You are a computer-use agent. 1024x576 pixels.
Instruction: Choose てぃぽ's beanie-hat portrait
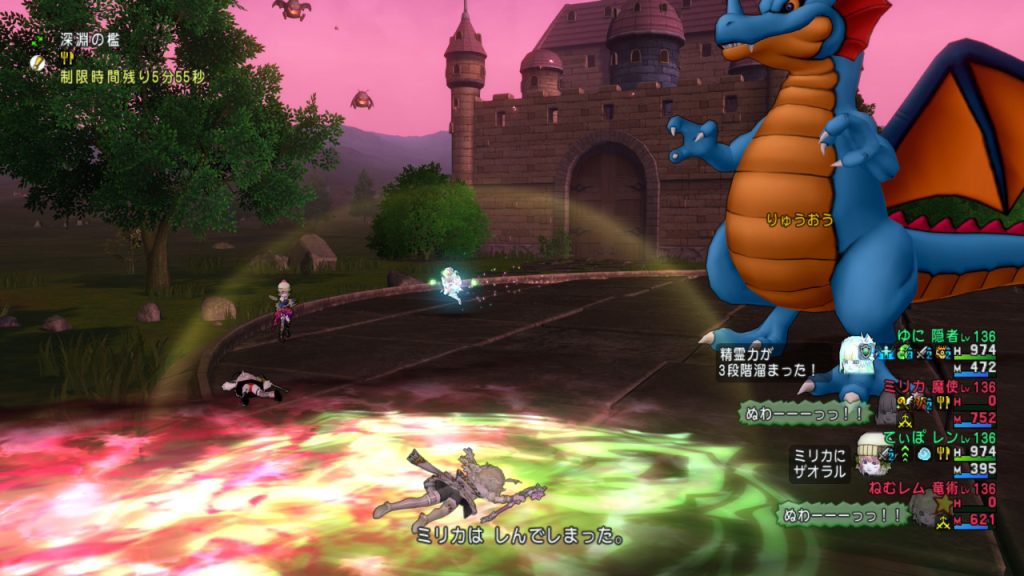(871, 450)
